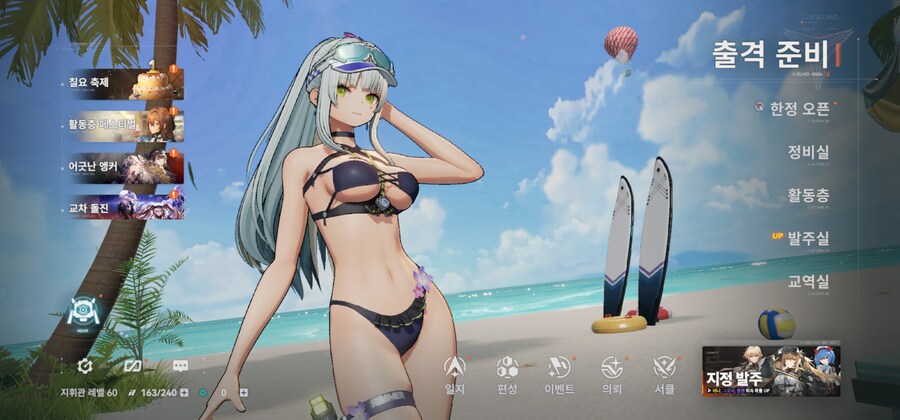Click the 지정 발주 banner thumbnail
This screenshot has height=420, width=900.
click(770, 370)
